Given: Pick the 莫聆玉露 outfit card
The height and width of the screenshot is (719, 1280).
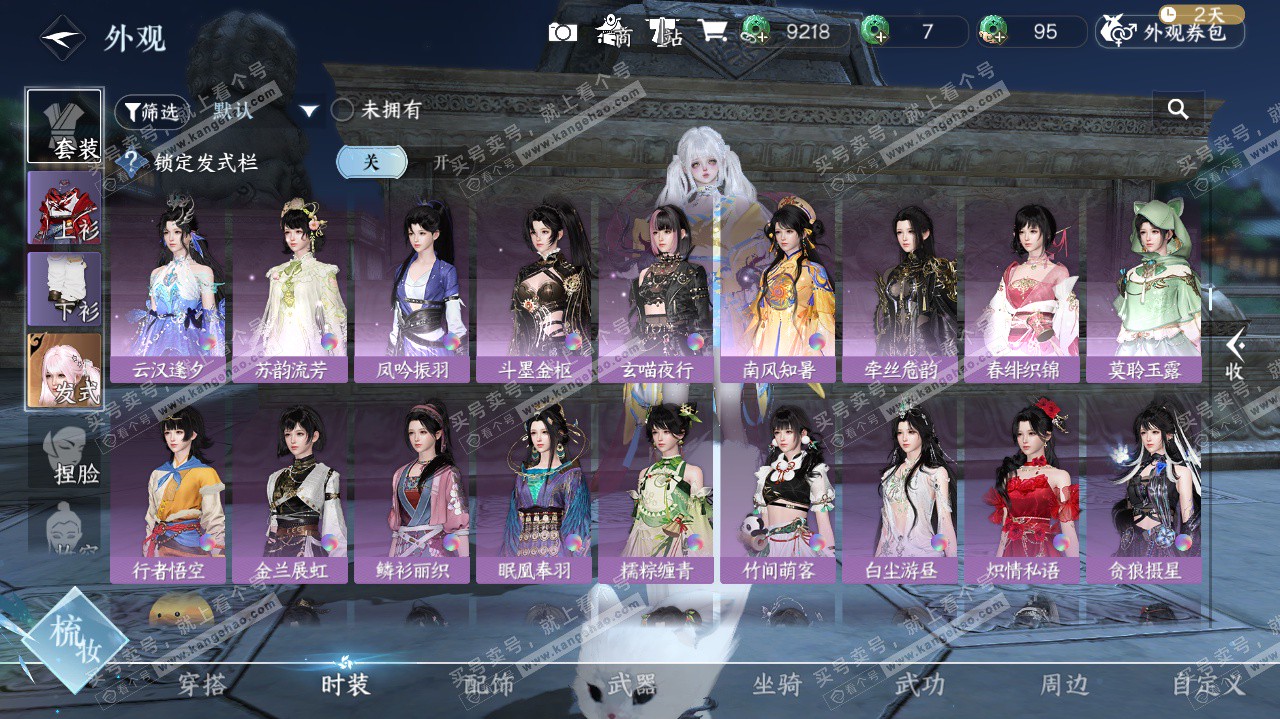Looking at the screenshot, I should tap(1144, 289).
